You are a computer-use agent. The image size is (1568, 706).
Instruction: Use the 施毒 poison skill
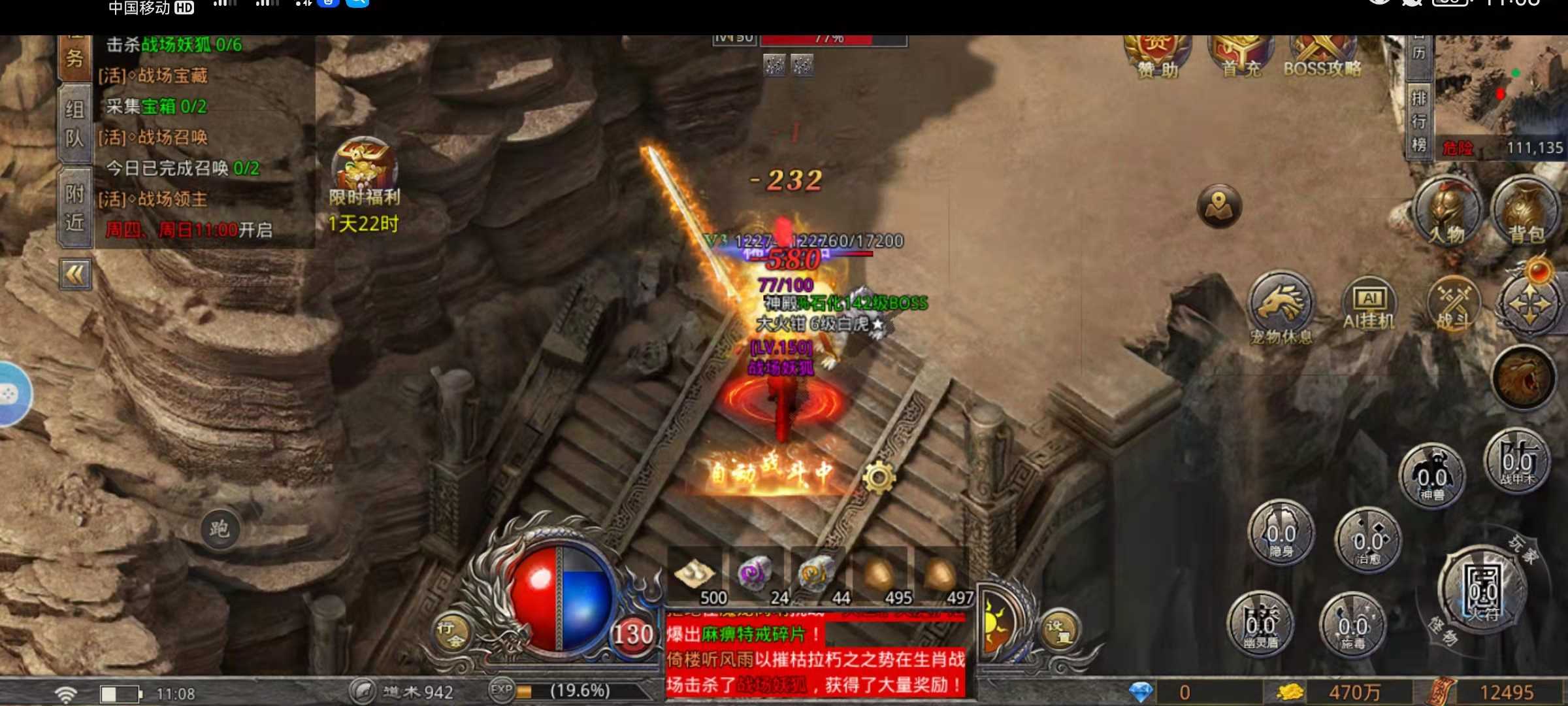1352,625
